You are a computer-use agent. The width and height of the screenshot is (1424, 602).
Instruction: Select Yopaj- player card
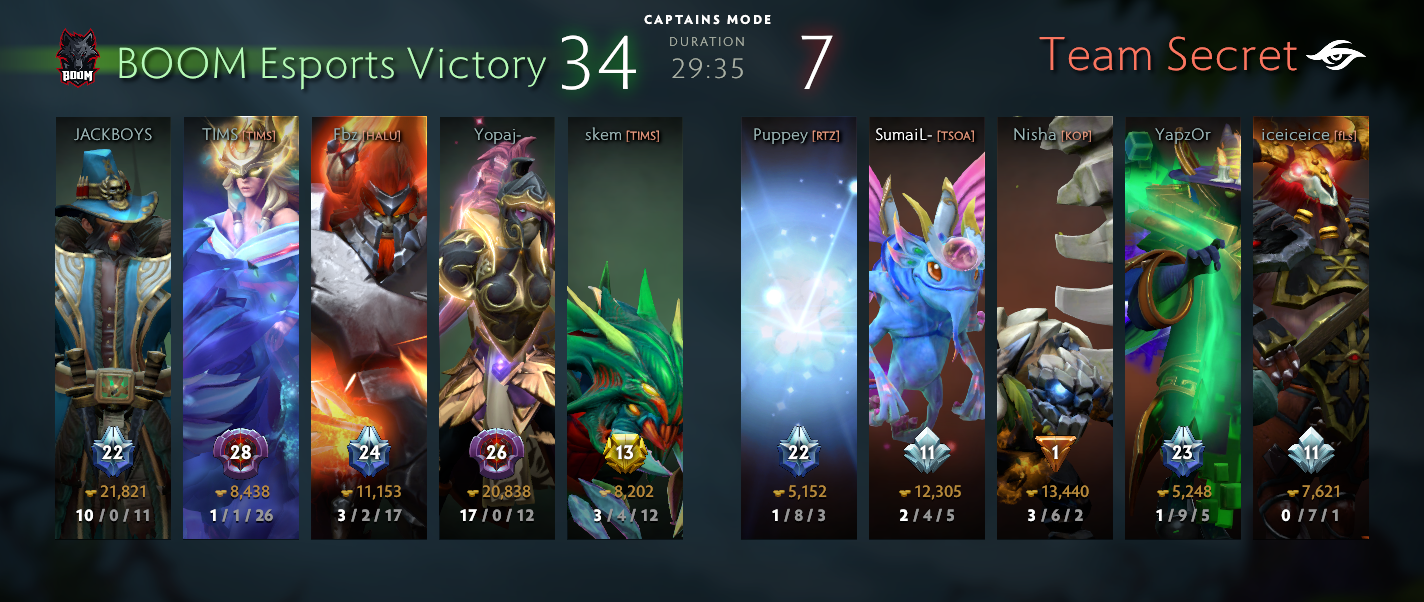click(x=497, y=328)
